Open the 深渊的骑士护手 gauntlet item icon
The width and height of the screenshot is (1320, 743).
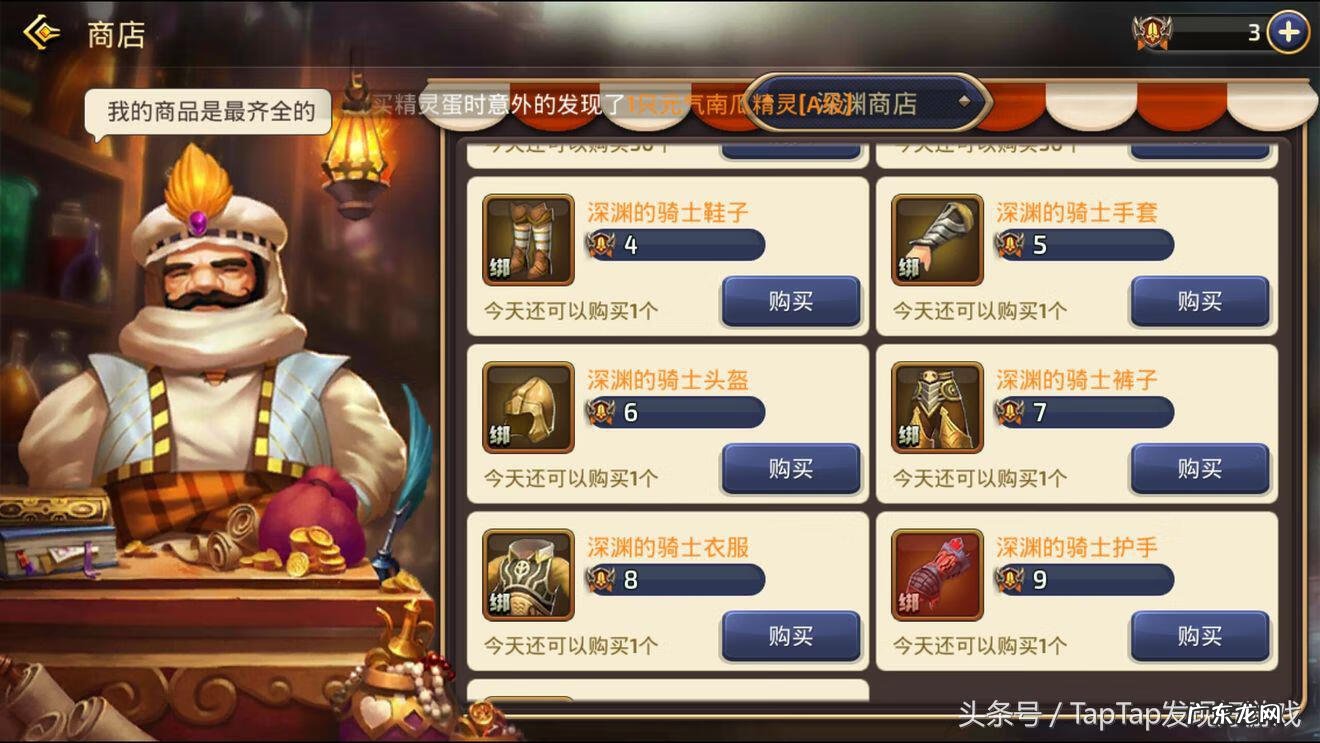pyautogui.click(x=936, y=574)
